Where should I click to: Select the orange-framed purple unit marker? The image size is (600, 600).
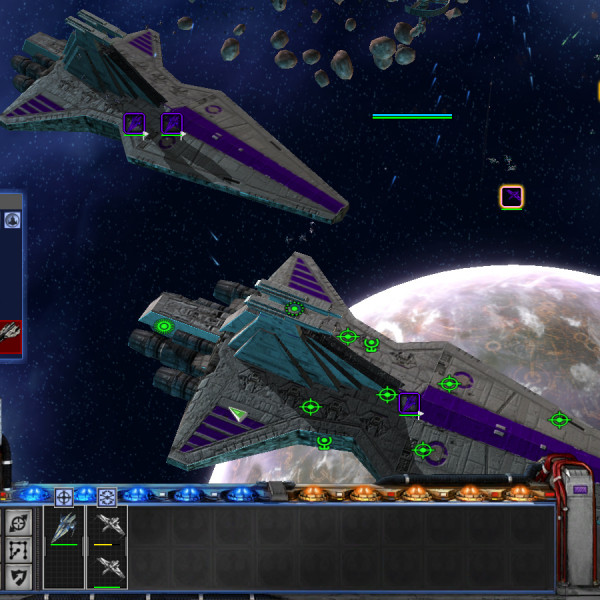(x=512, y=196)
